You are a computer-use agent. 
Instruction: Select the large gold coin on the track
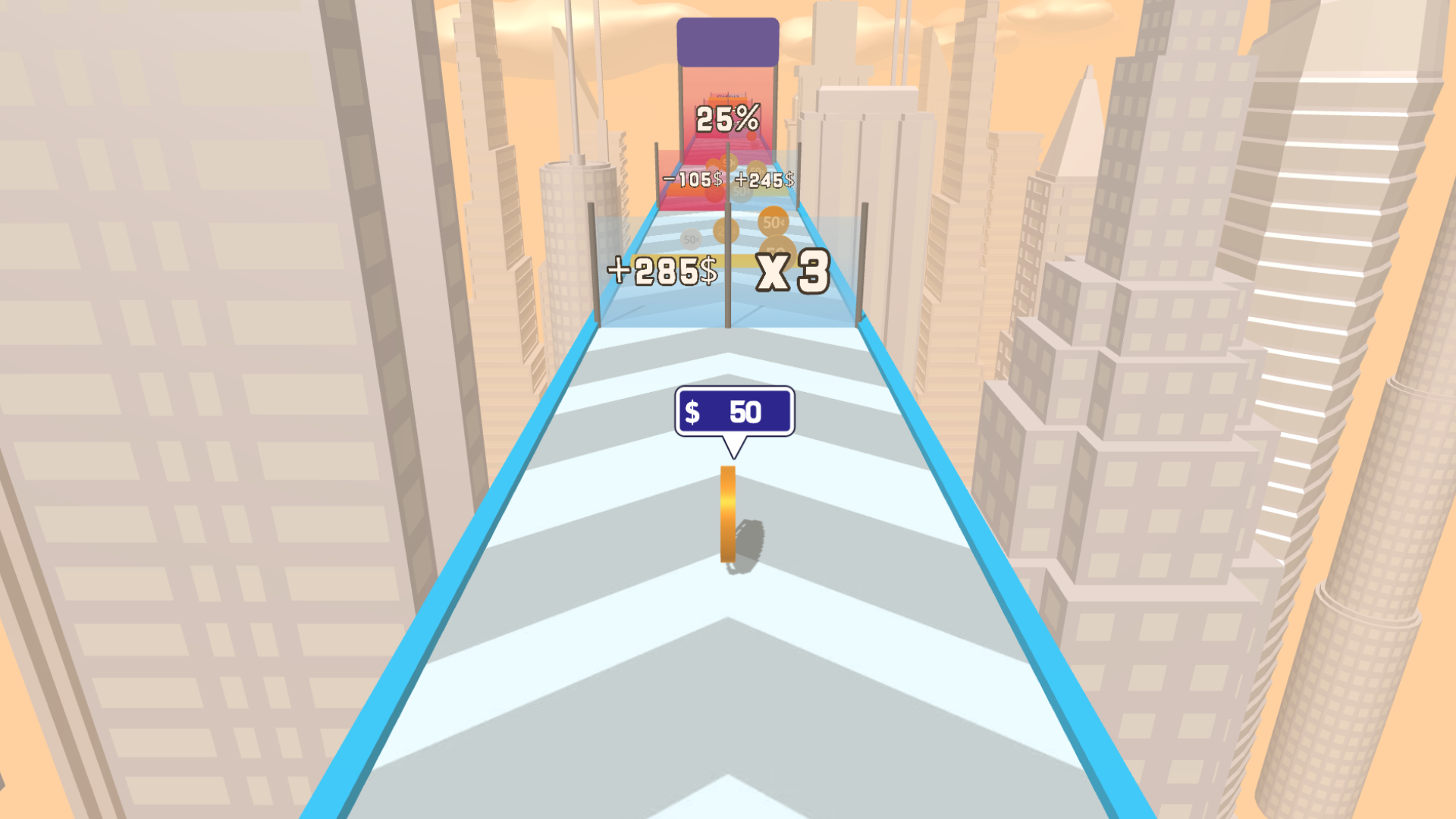tap(729, 516)
